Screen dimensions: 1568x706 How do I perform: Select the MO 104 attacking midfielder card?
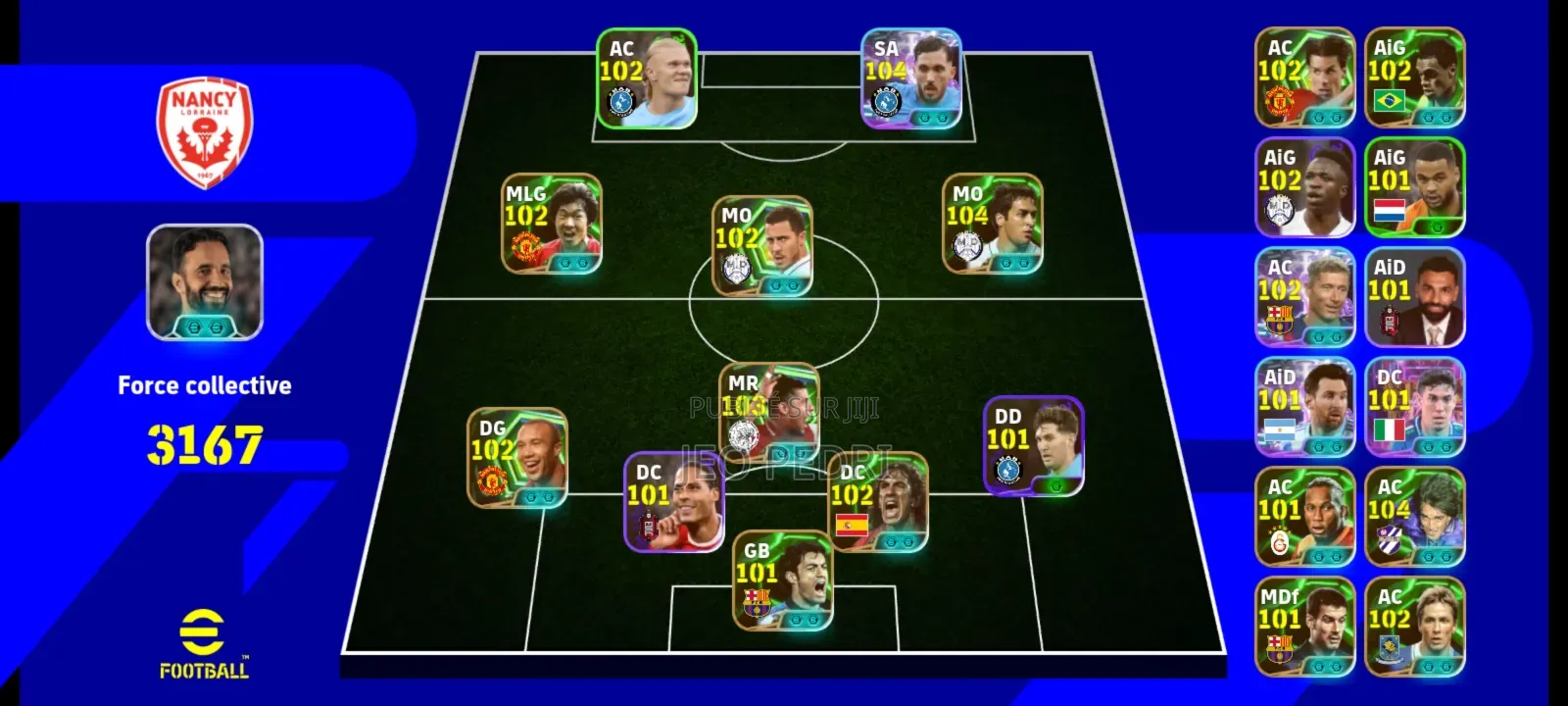[992, 224]
